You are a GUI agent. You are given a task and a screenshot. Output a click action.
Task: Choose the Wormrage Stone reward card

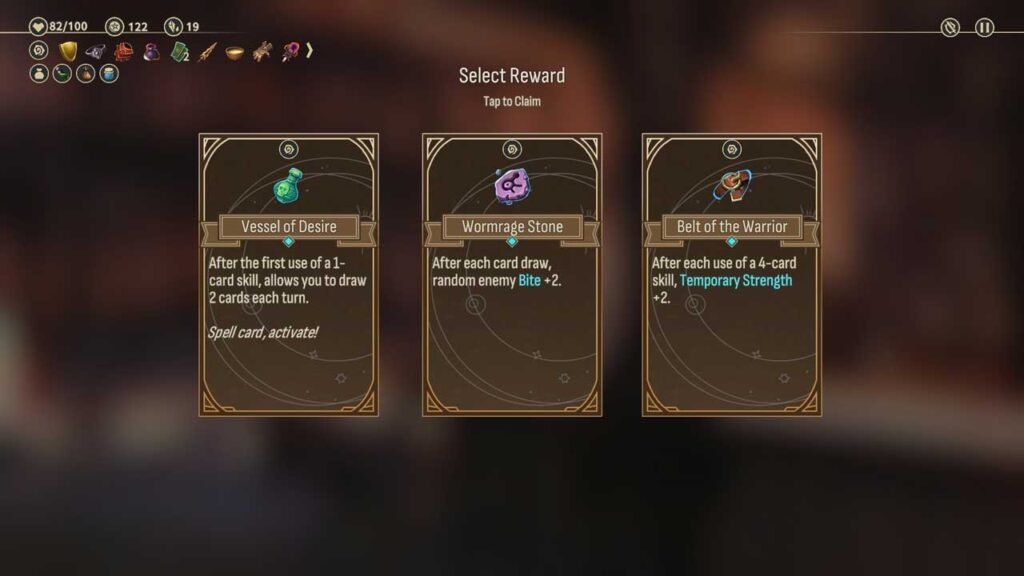(x=511, y=275)
